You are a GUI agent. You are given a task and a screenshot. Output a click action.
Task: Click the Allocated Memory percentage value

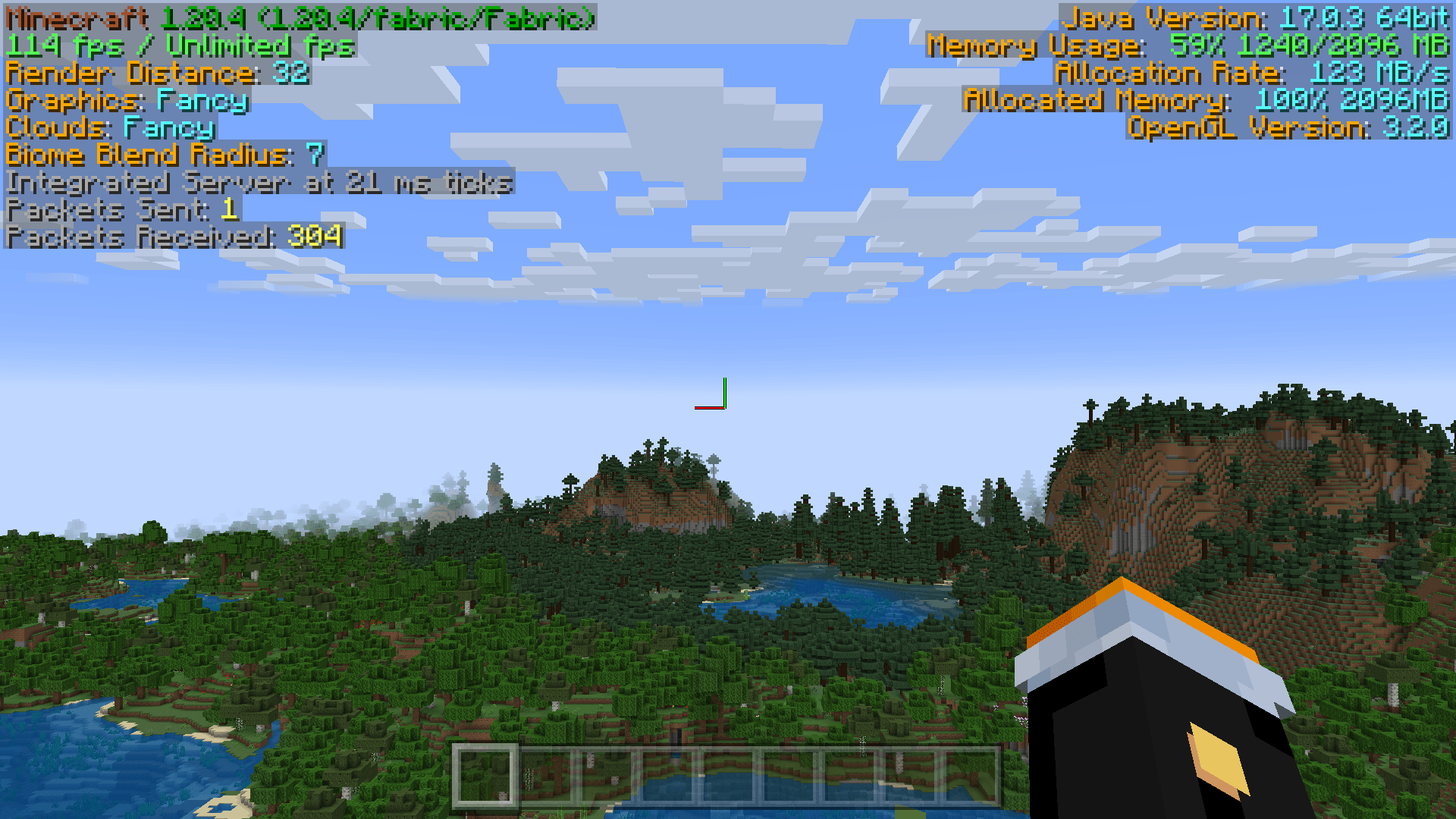(1289, 100)
